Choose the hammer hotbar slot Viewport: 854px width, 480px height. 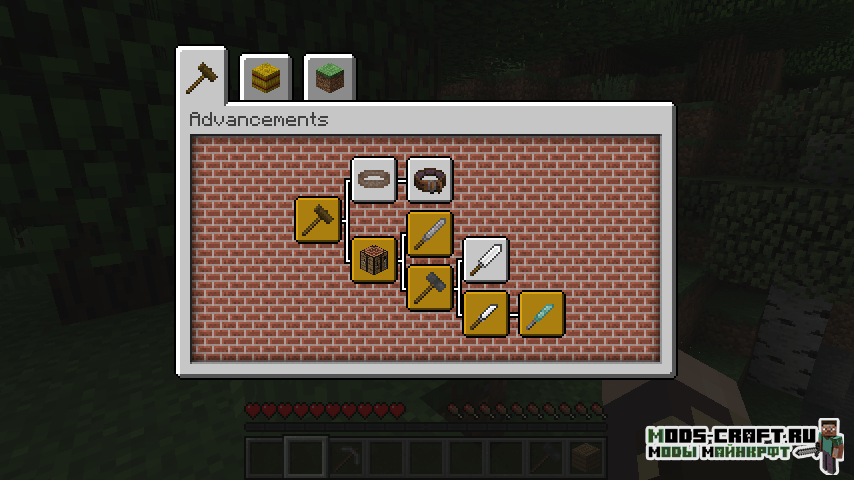[x=545, y=459]
